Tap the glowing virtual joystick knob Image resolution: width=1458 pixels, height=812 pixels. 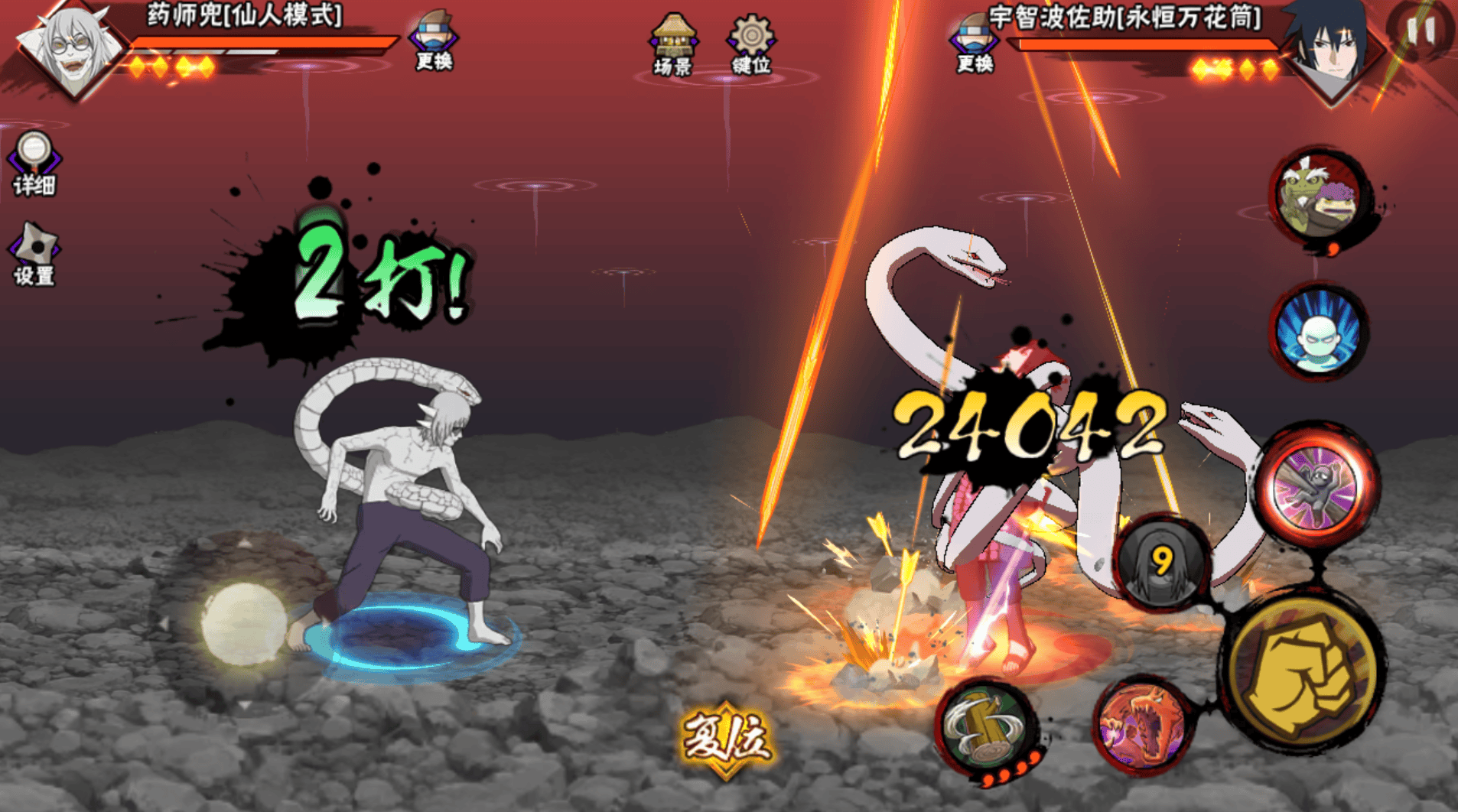(x=243, y=623)
